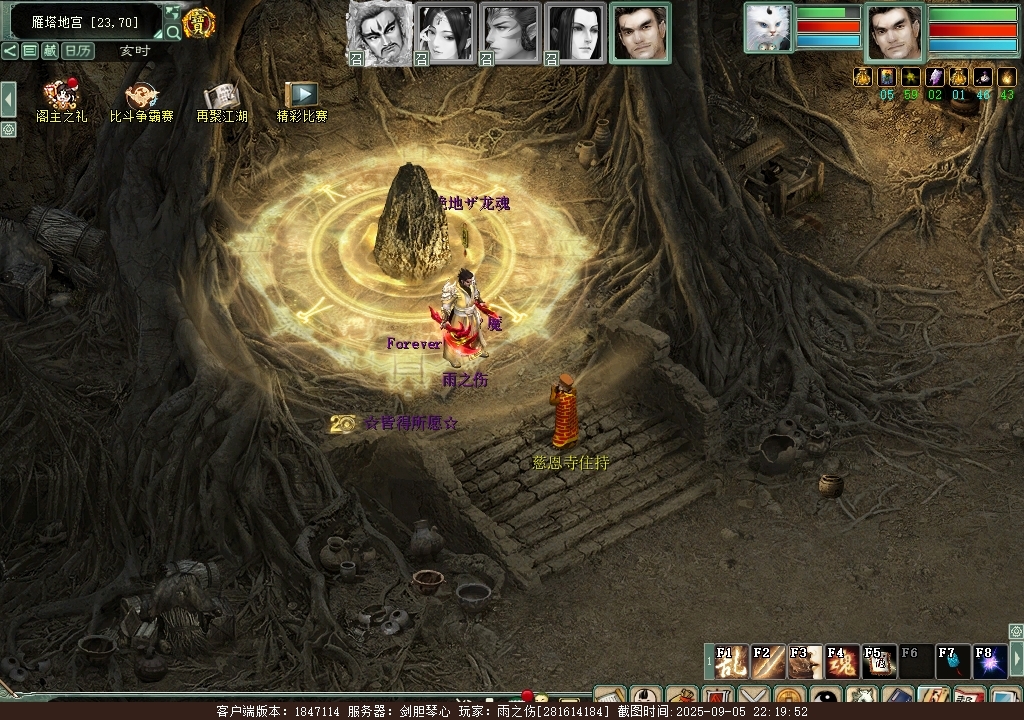Use the F7 blue gem item
The image size is (1024, 720).
point(953,662)
